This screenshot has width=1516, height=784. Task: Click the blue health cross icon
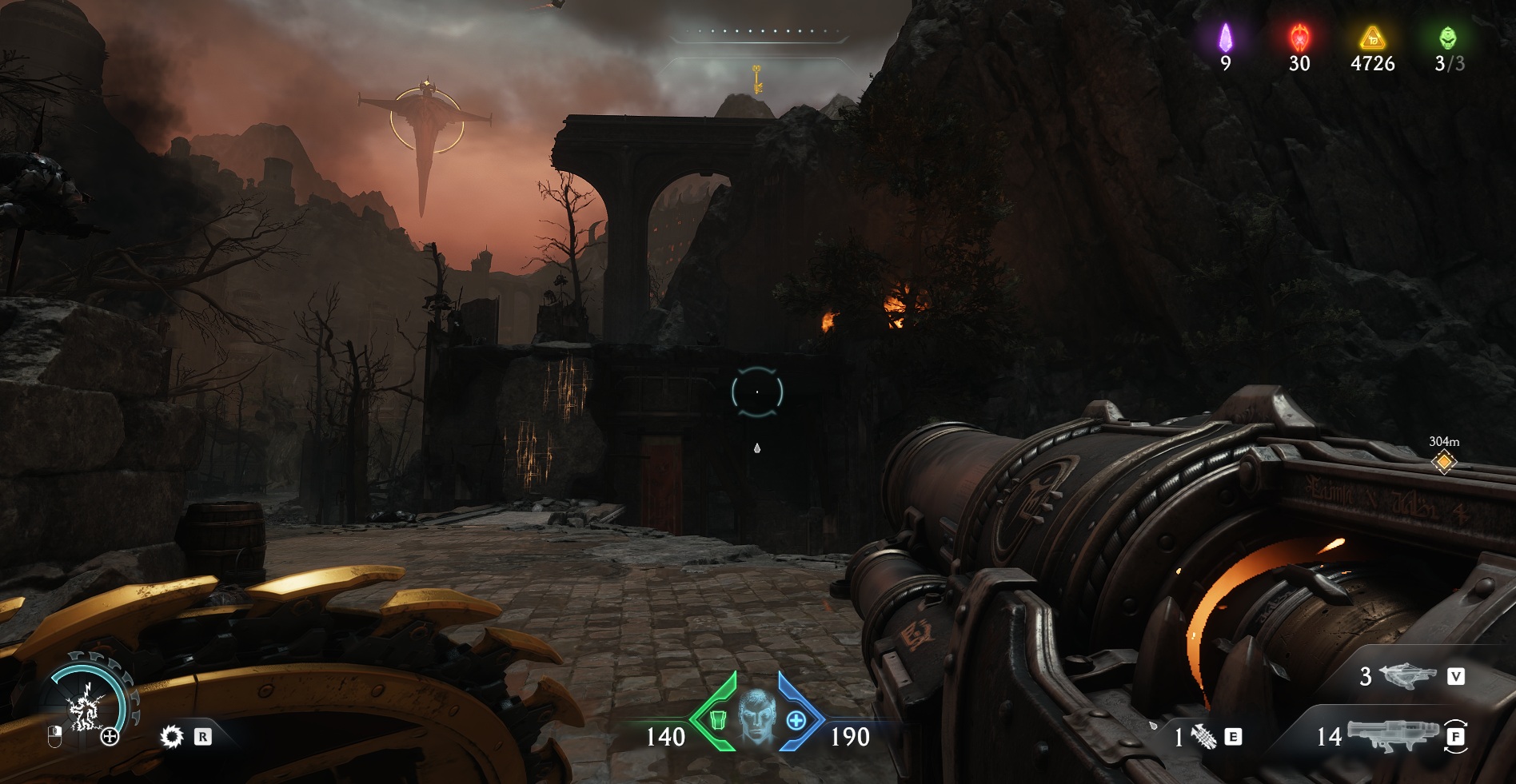[796, 721]
